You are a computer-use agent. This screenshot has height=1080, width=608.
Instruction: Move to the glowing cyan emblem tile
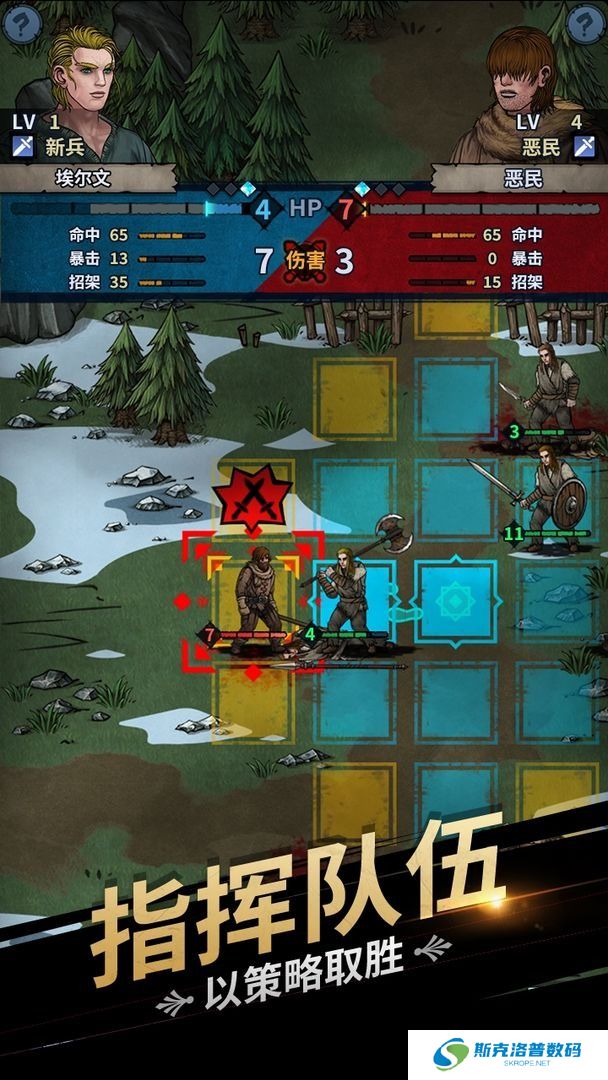click(x=455, y=601)
